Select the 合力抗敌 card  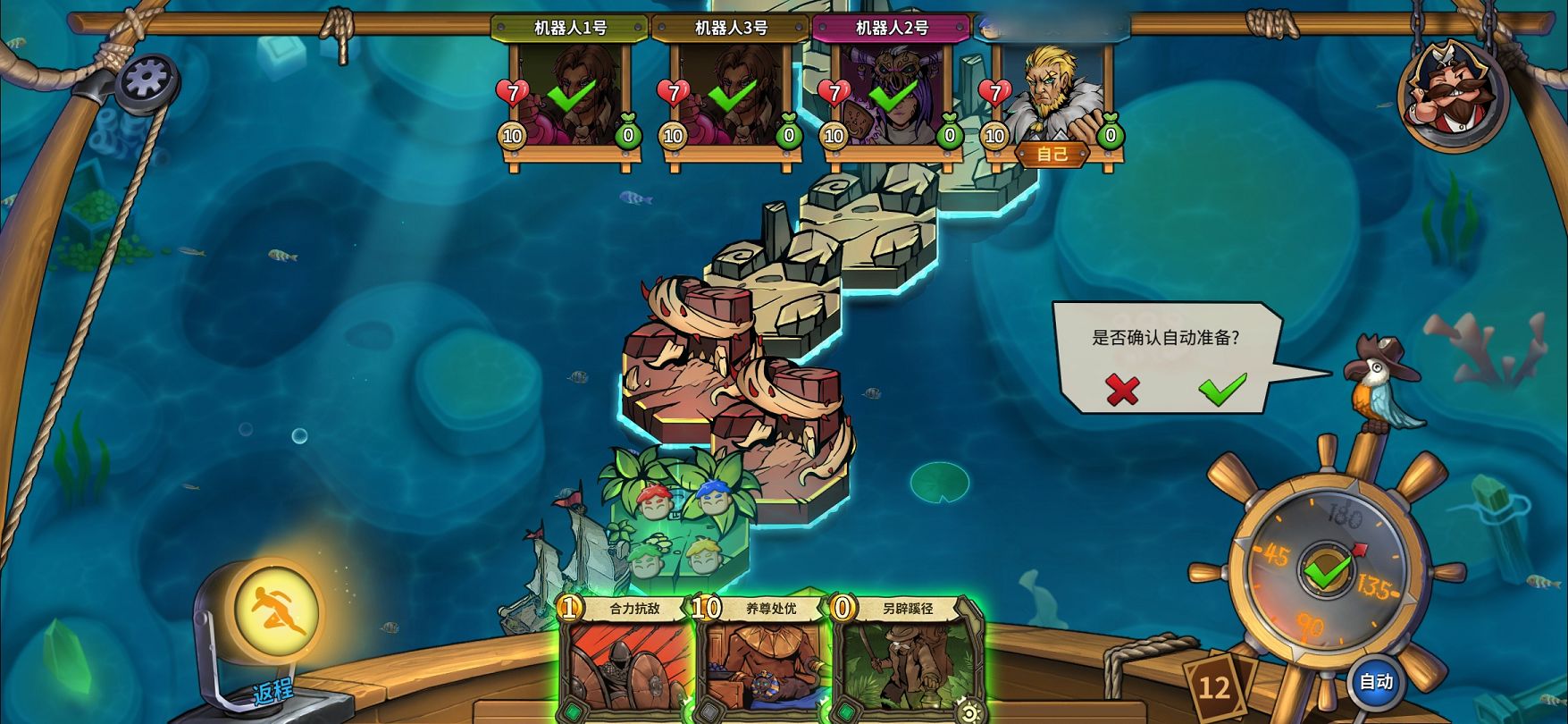point(628,661)
